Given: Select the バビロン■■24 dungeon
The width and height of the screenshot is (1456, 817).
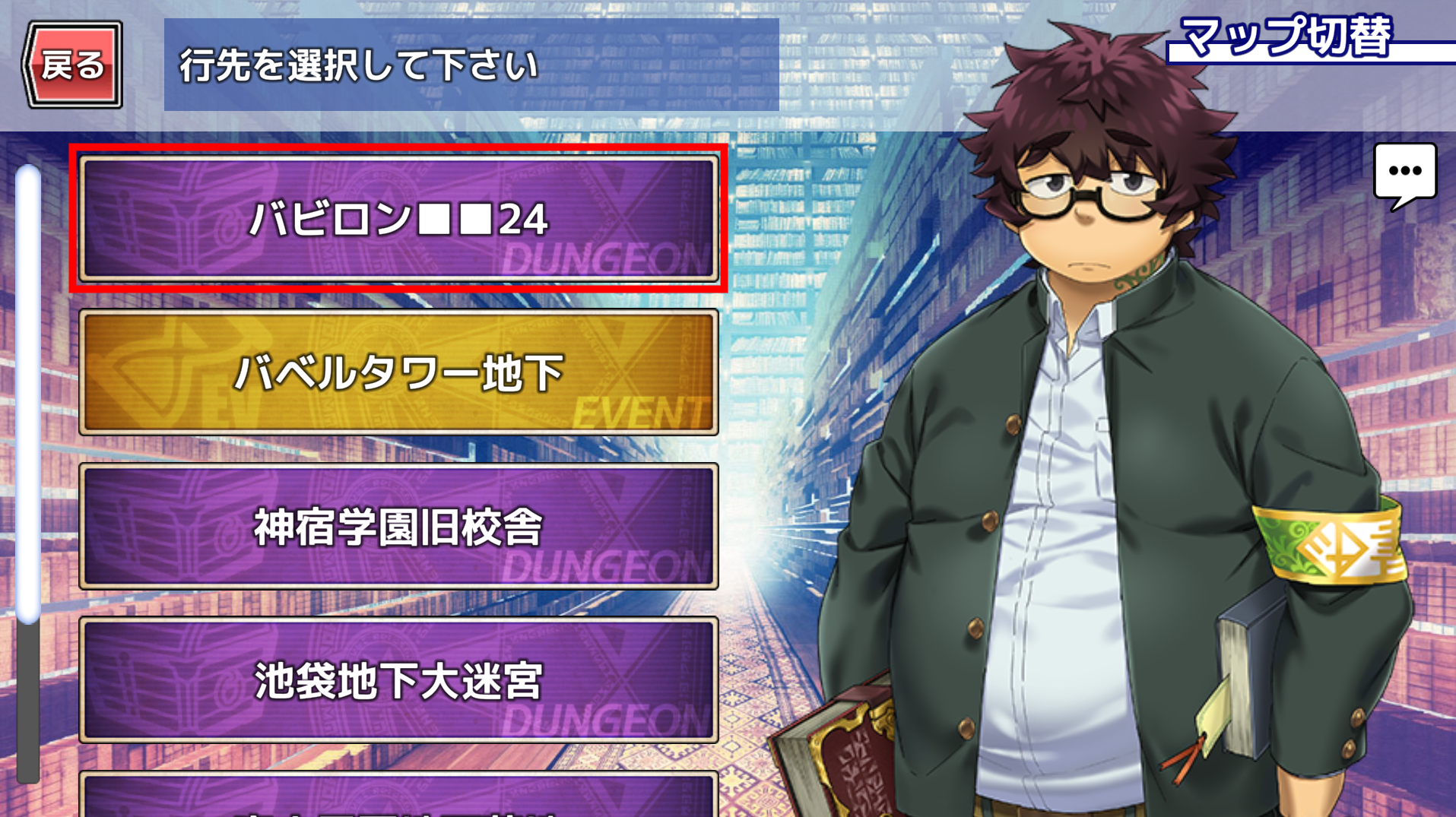Looking at the screenshot, I should (x=398, y=219).
